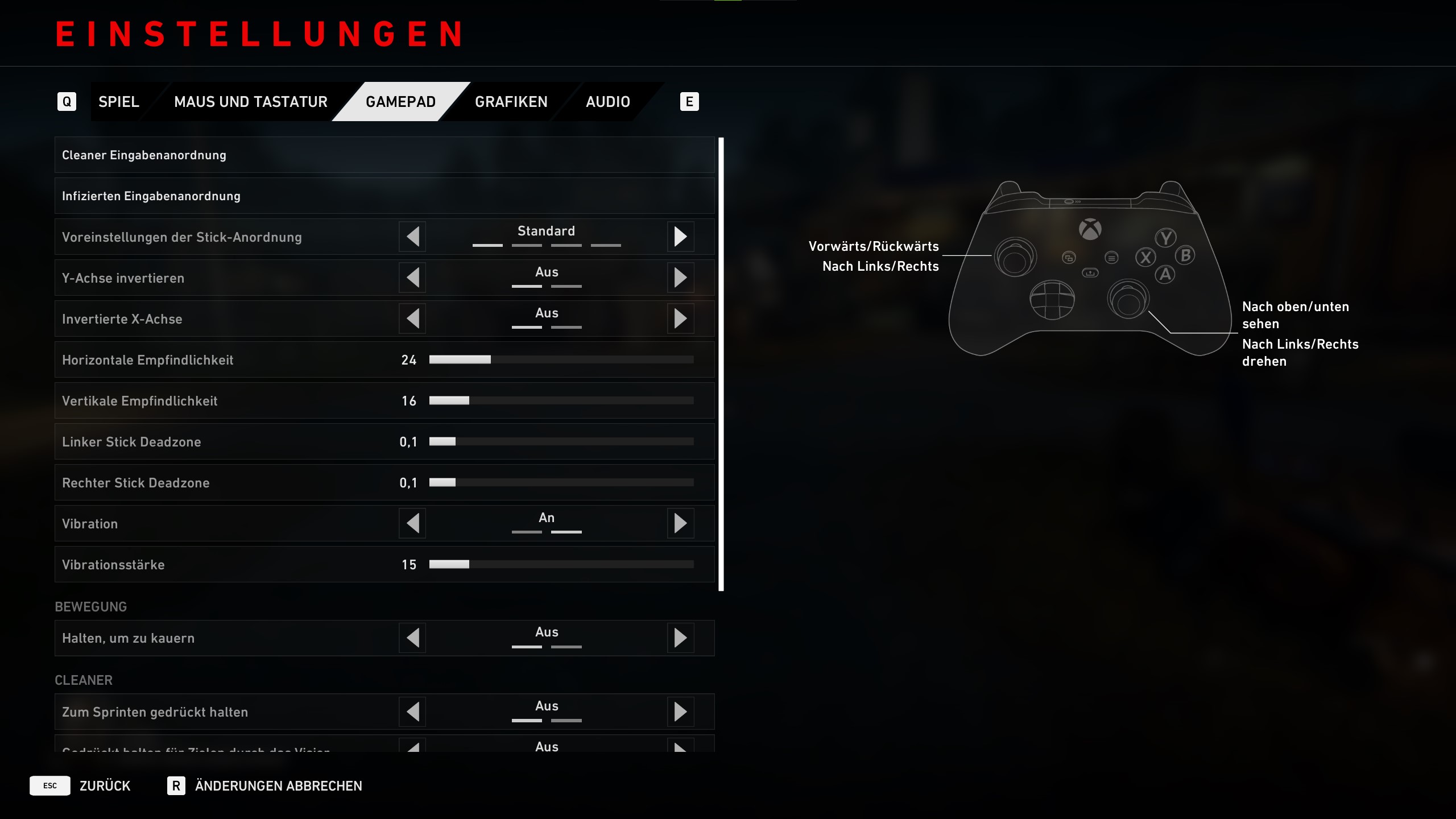
Task: Click left arrow for Y-Achse invertieren
Action: coord(413,278)
